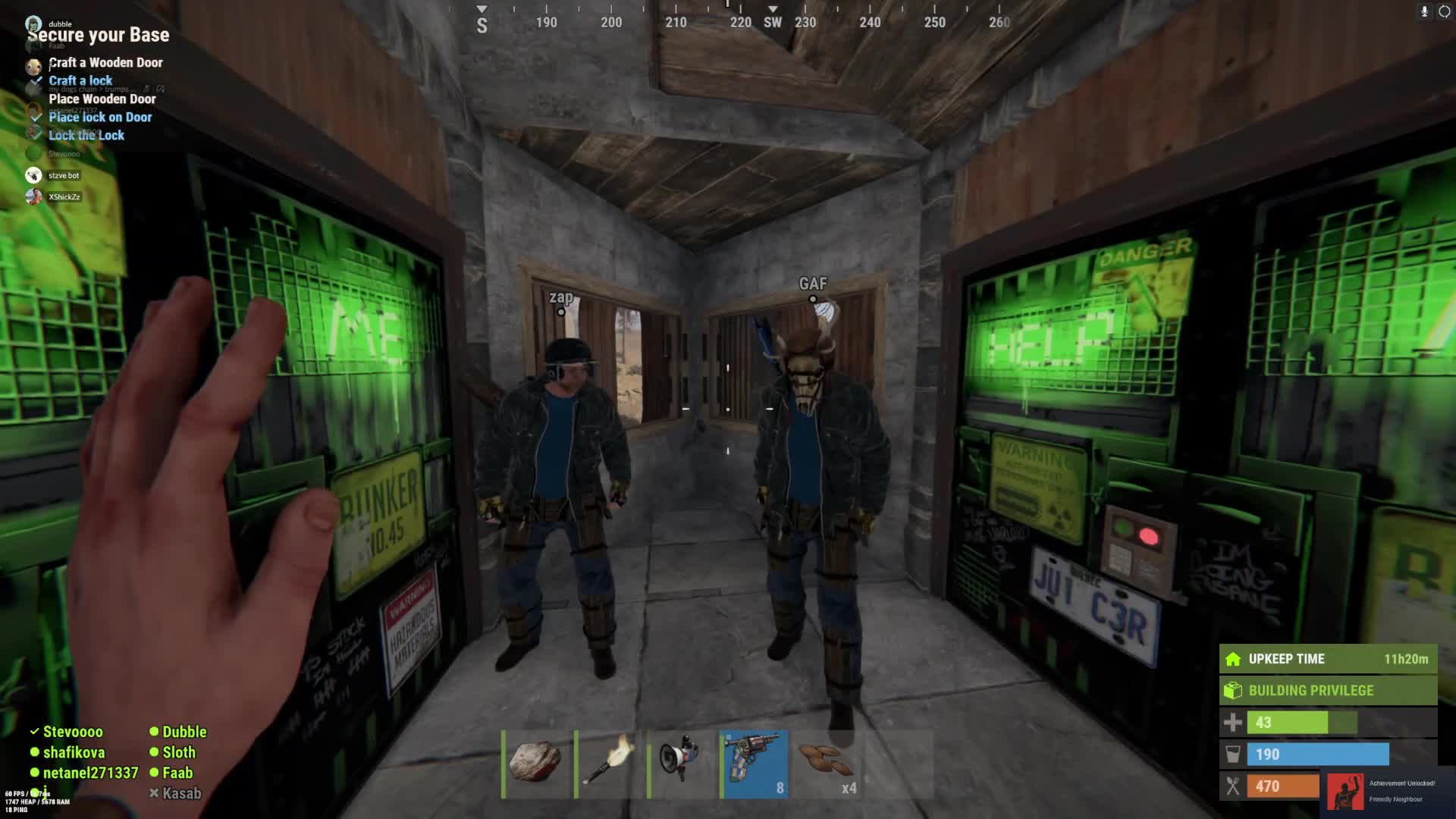
Task: Click the Craft a Wooden Door objective
Action: (x=105, y=63)
